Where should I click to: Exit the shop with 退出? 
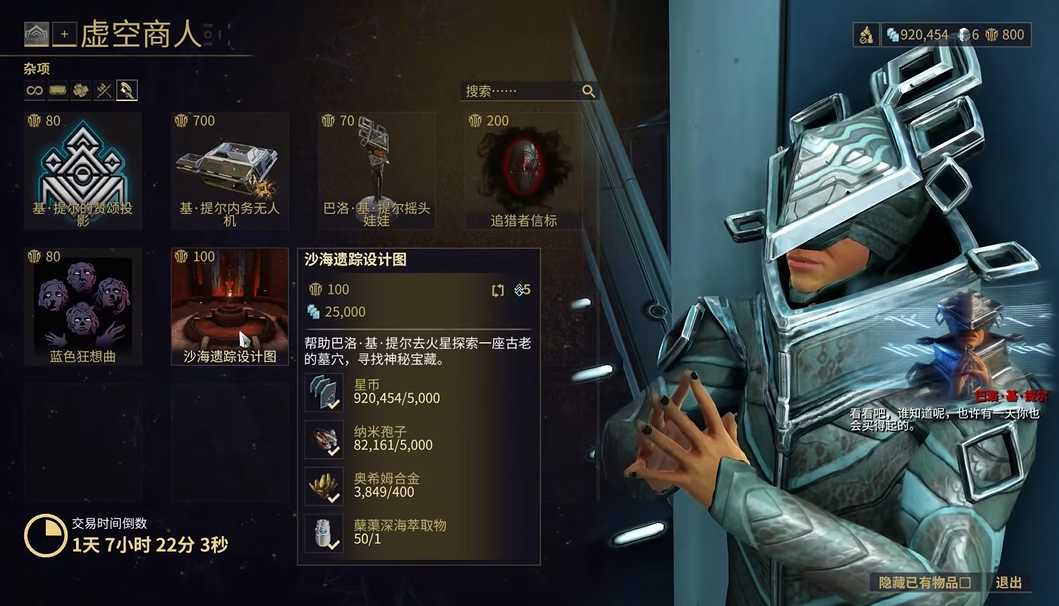pos(1009,582)
